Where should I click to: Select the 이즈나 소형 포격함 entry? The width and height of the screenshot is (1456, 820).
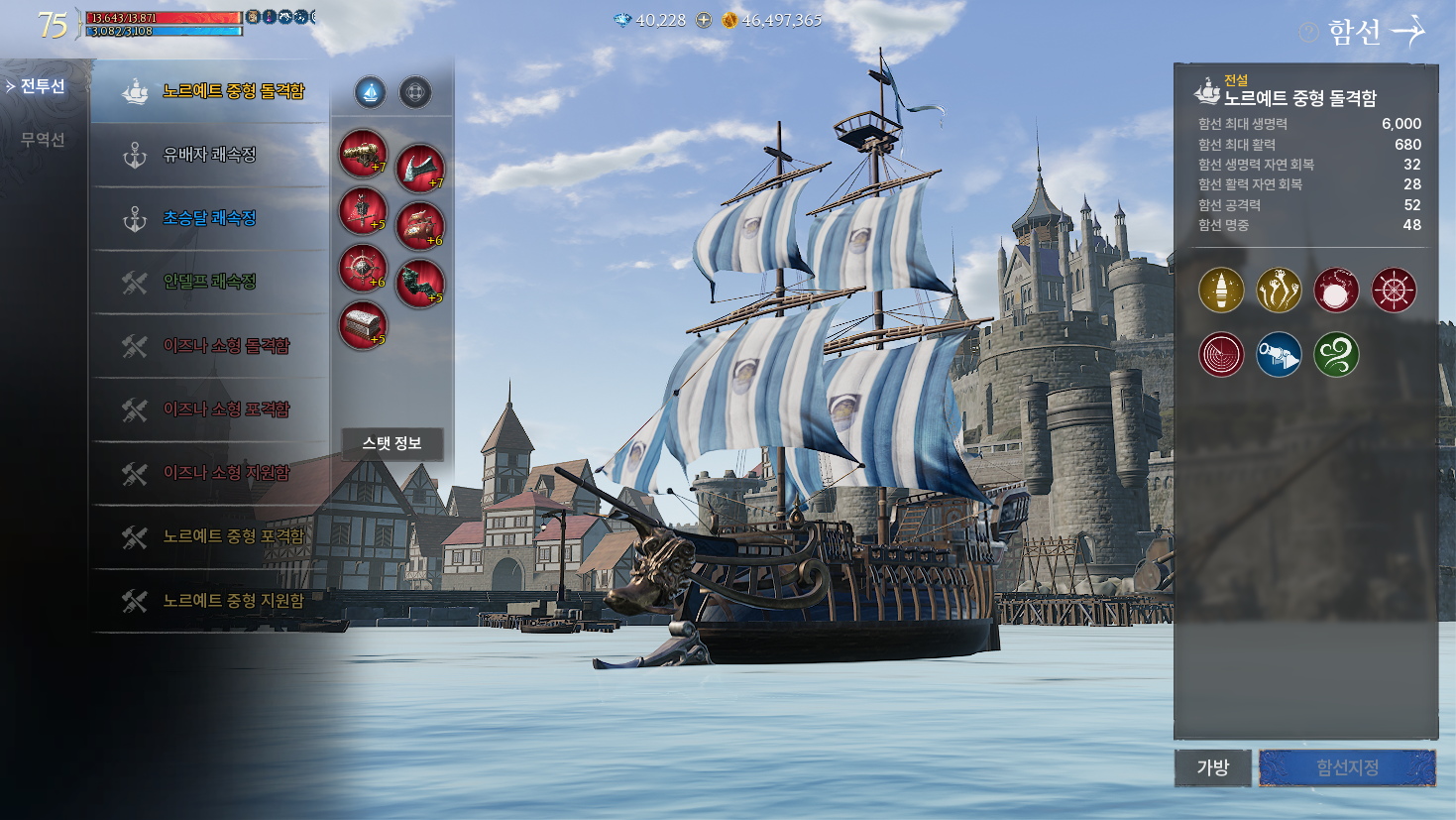[226, 410]
